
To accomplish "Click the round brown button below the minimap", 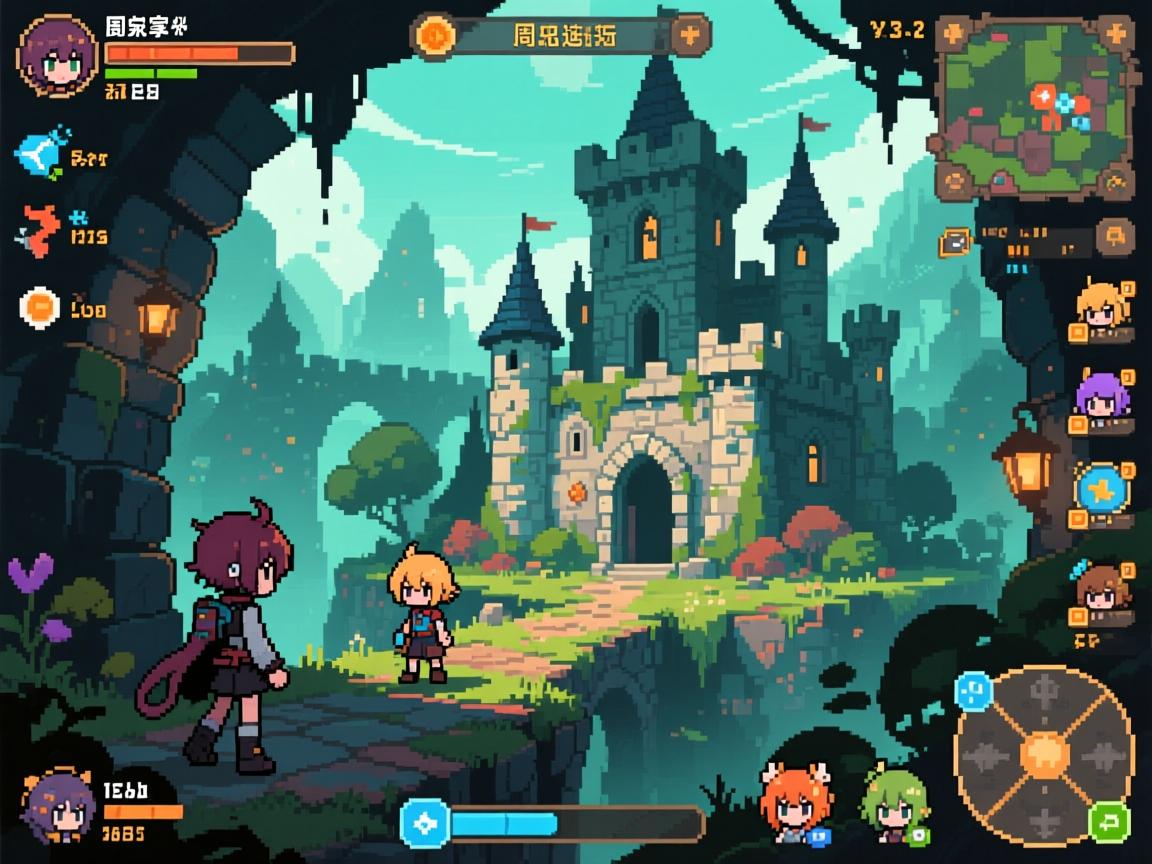I will [x=1114, y=238].
